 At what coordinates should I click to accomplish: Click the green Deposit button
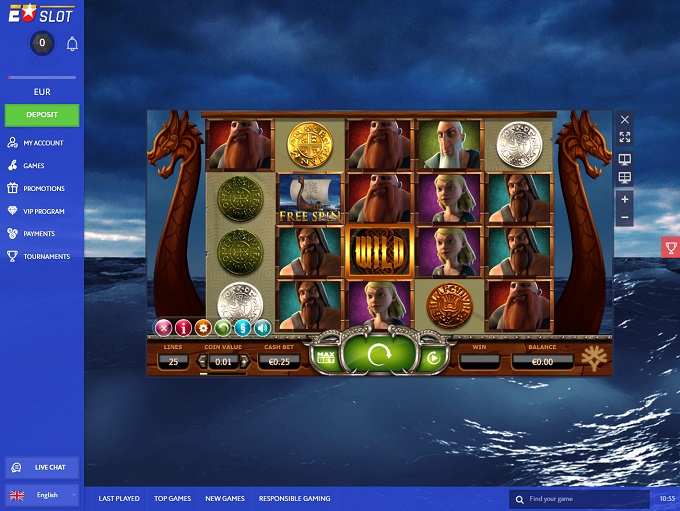coord(42,115)
